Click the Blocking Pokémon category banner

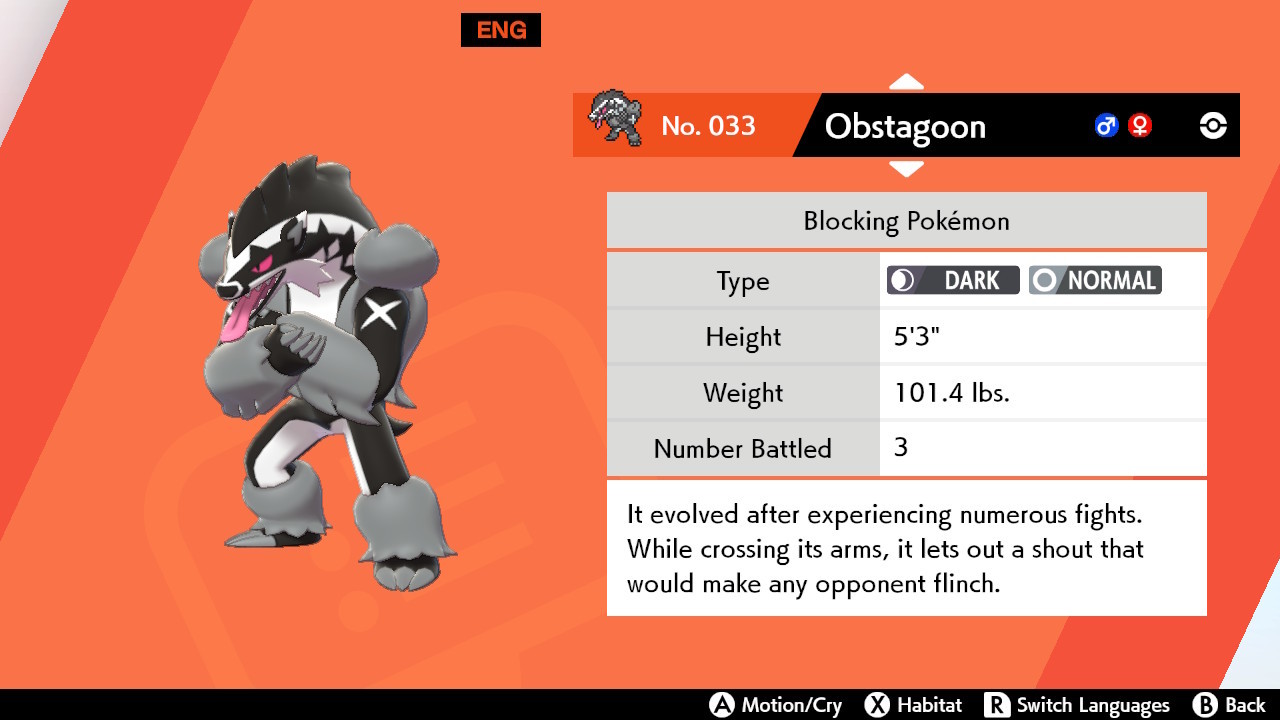point(906,220)
